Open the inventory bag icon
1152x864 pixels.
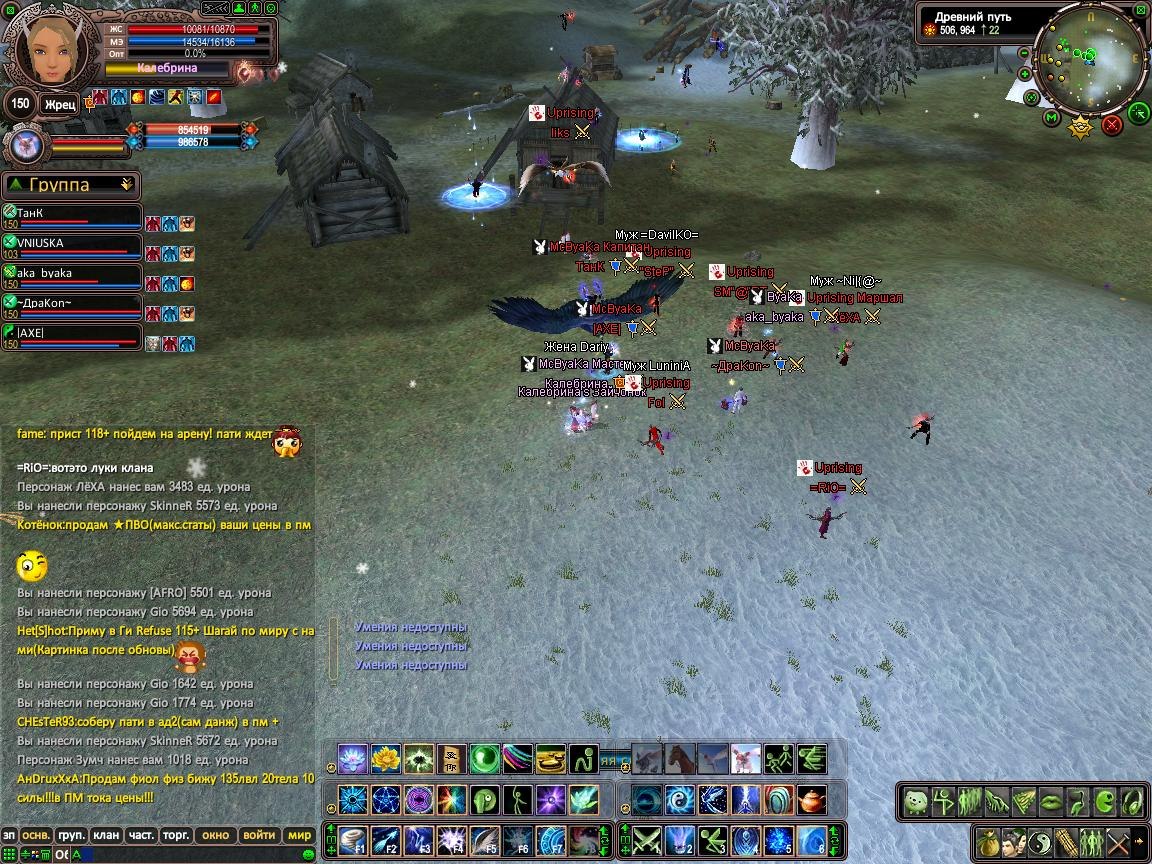988,841
